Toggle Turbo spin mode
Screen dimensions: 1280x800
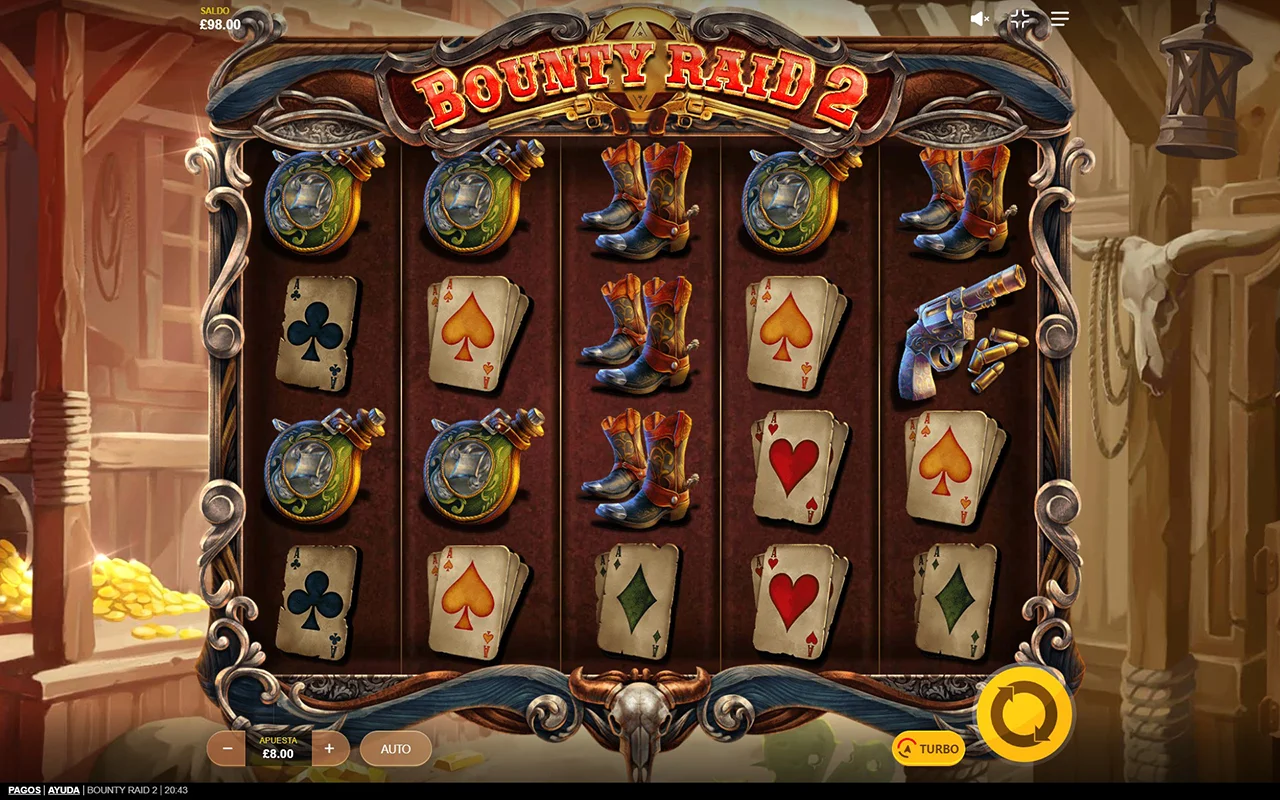point(928,748)
